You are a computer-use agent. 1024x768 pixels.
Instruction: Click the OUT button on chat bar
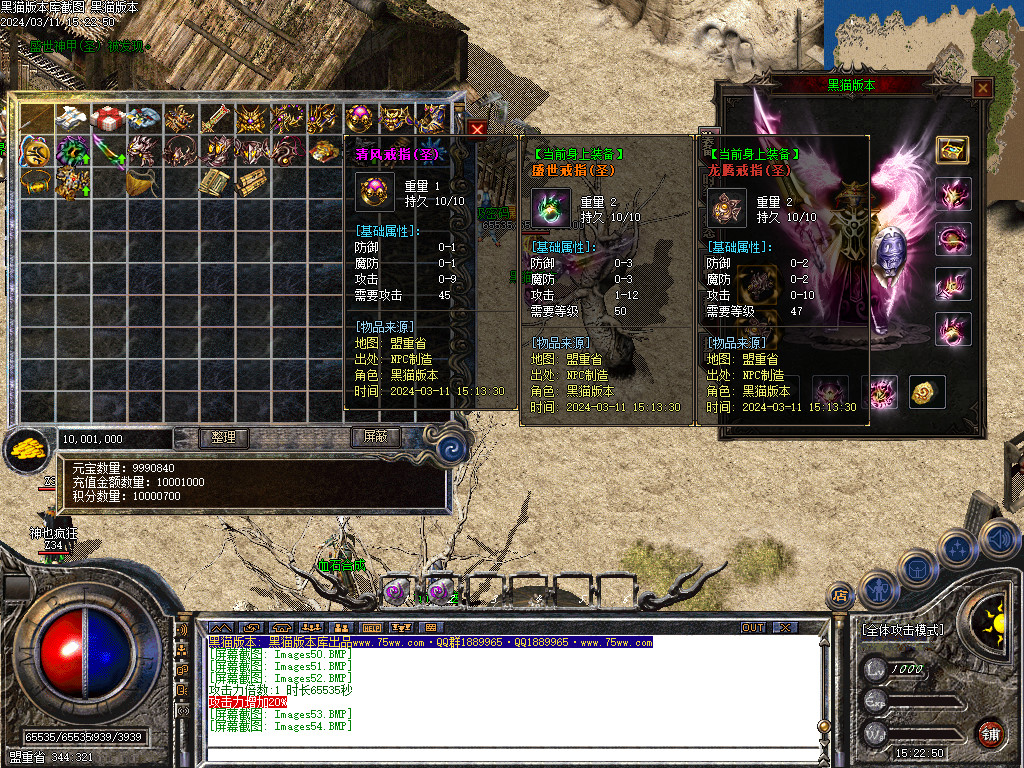click(753, 627)
